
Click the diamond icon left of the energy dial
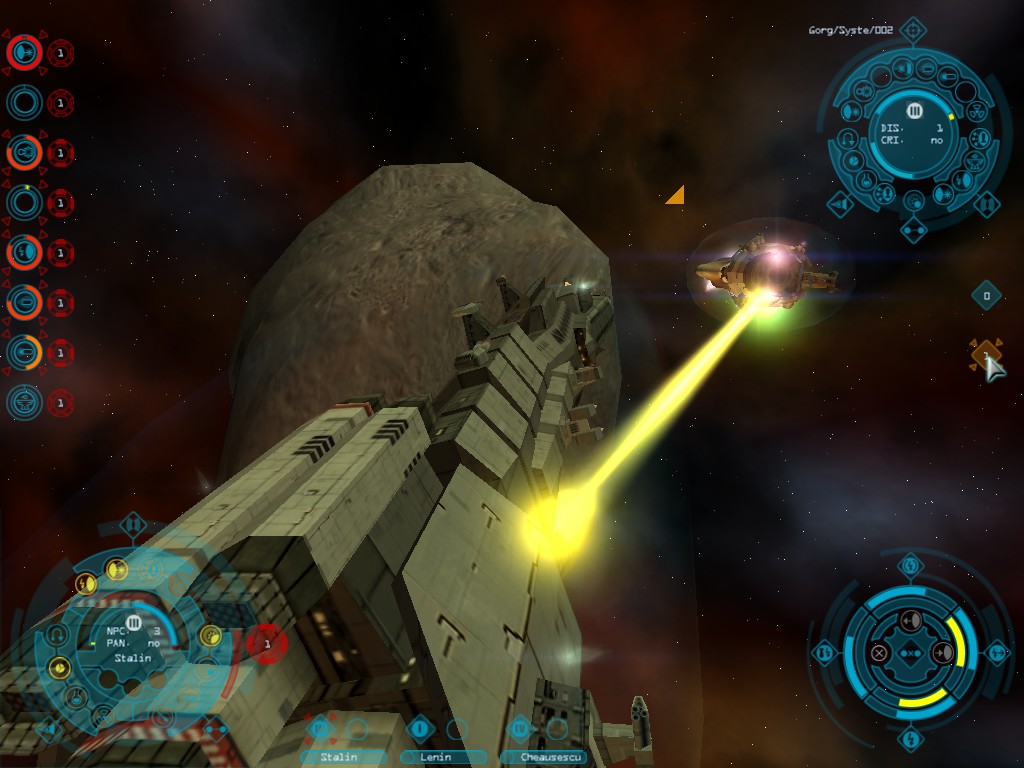(x=824, y=653)
